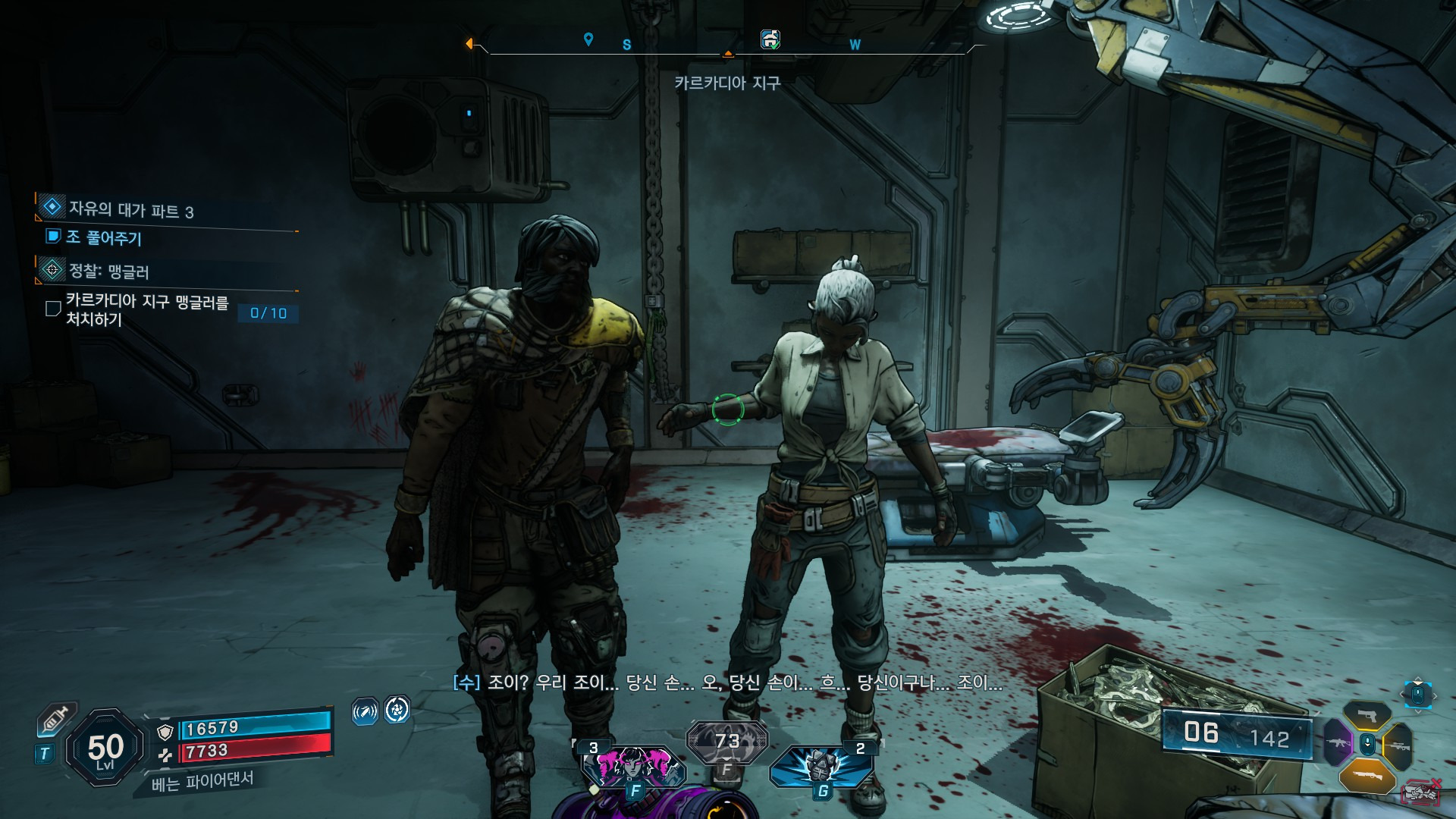Screen dimensions: 1456x819
Task: Tick the 맹글러를 처치하기 objective checkbox
Action: 53,309
